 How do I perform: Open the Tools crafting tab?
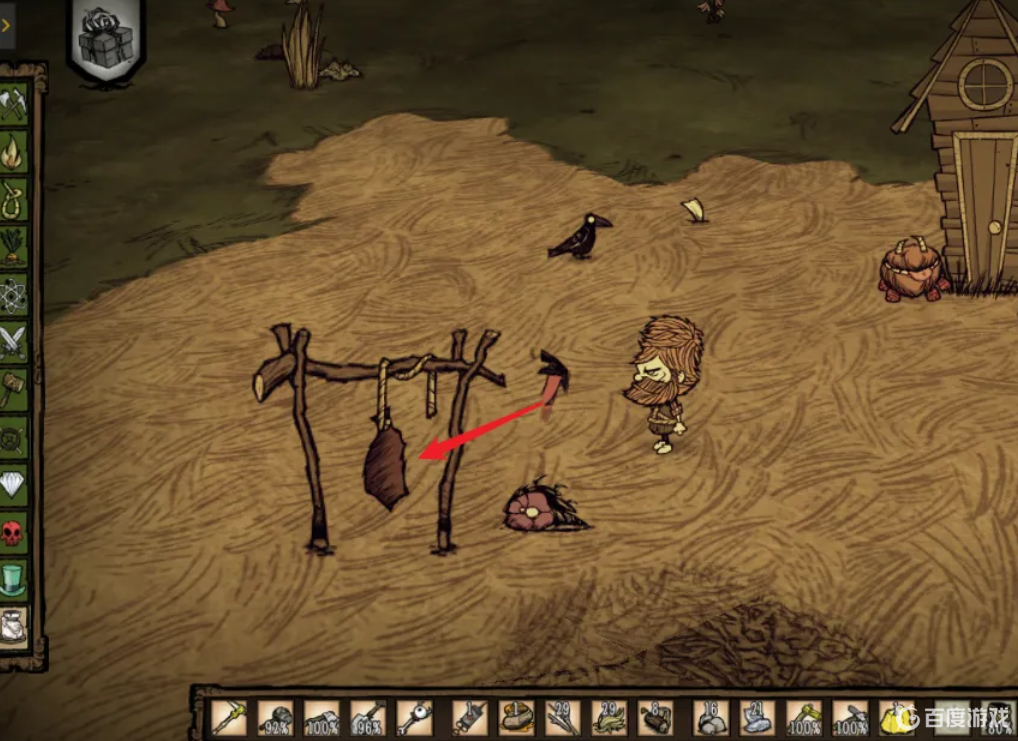click(13, 104)
